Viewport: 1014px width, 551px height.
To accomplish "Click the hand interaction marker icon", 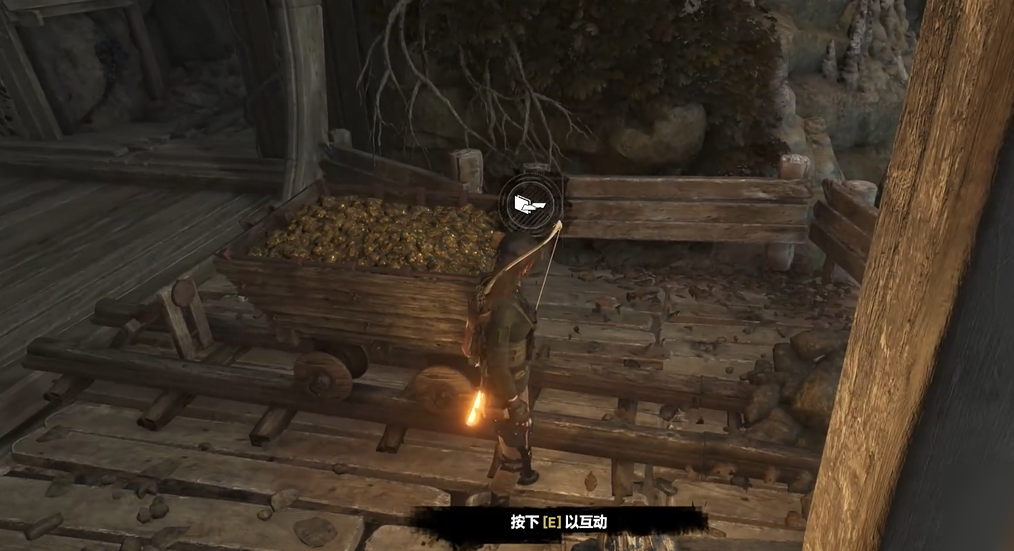I will [x=531, y=206].
